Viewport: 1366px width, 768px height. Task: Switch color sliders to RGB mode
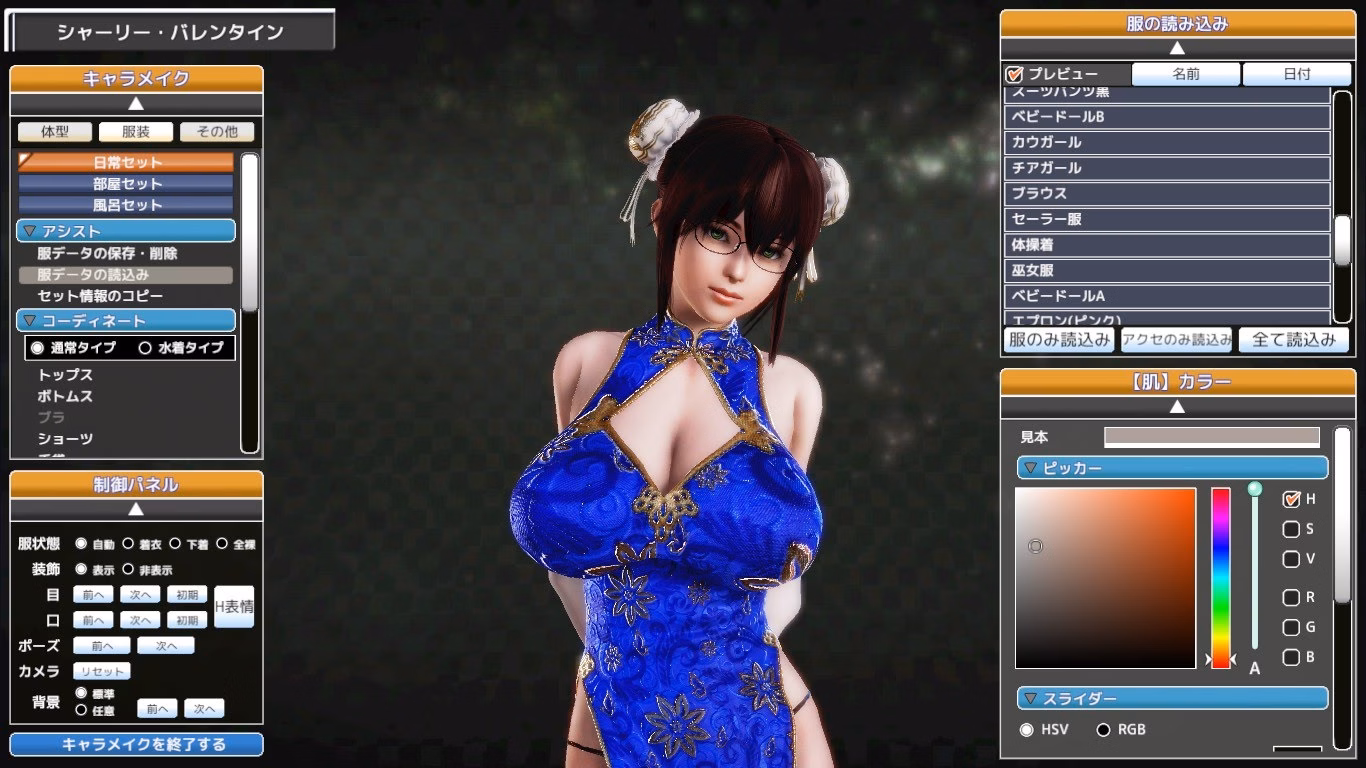pyautogui.click(x=1103, y=730)
